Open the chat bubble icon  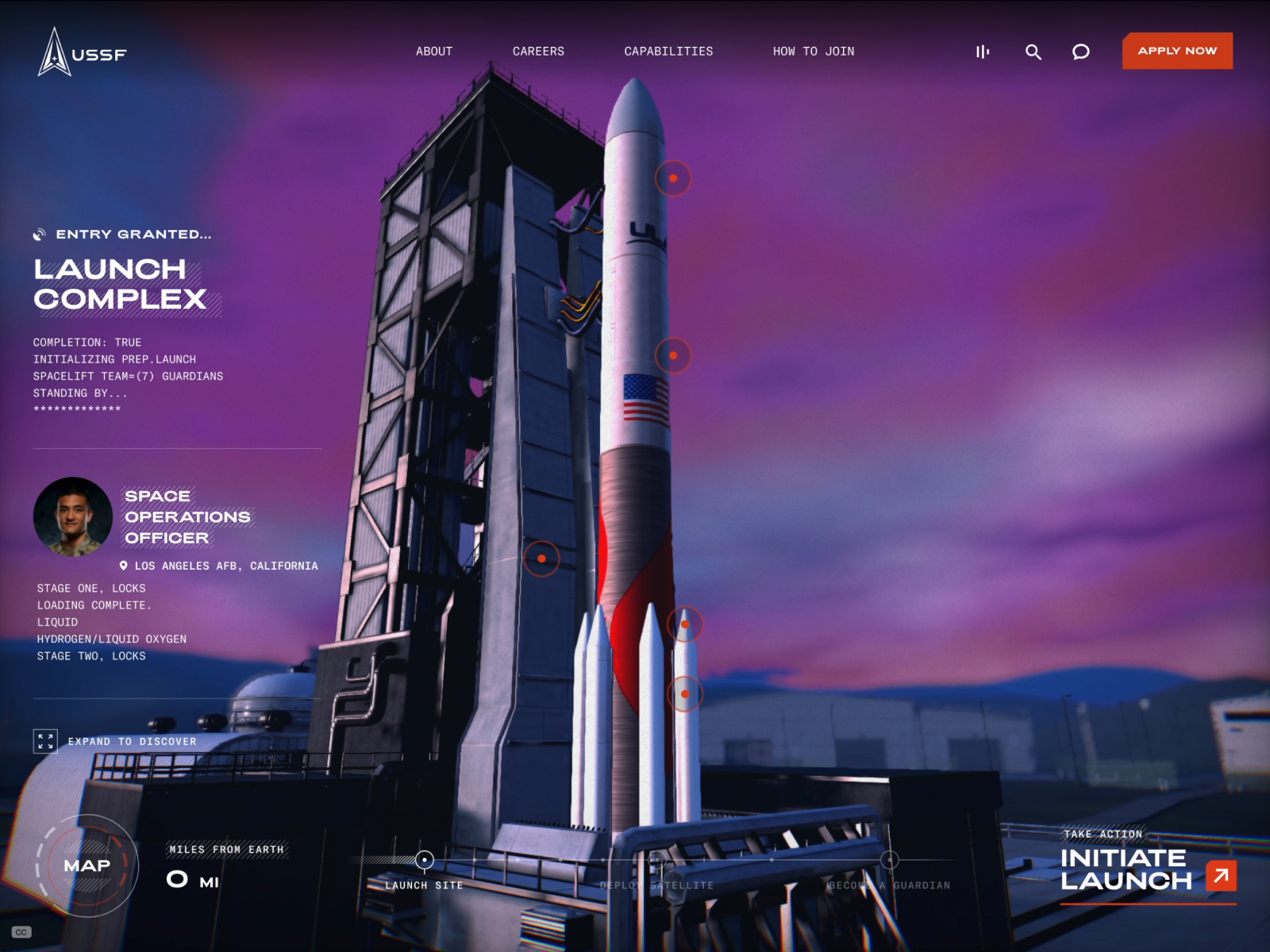1080,52
